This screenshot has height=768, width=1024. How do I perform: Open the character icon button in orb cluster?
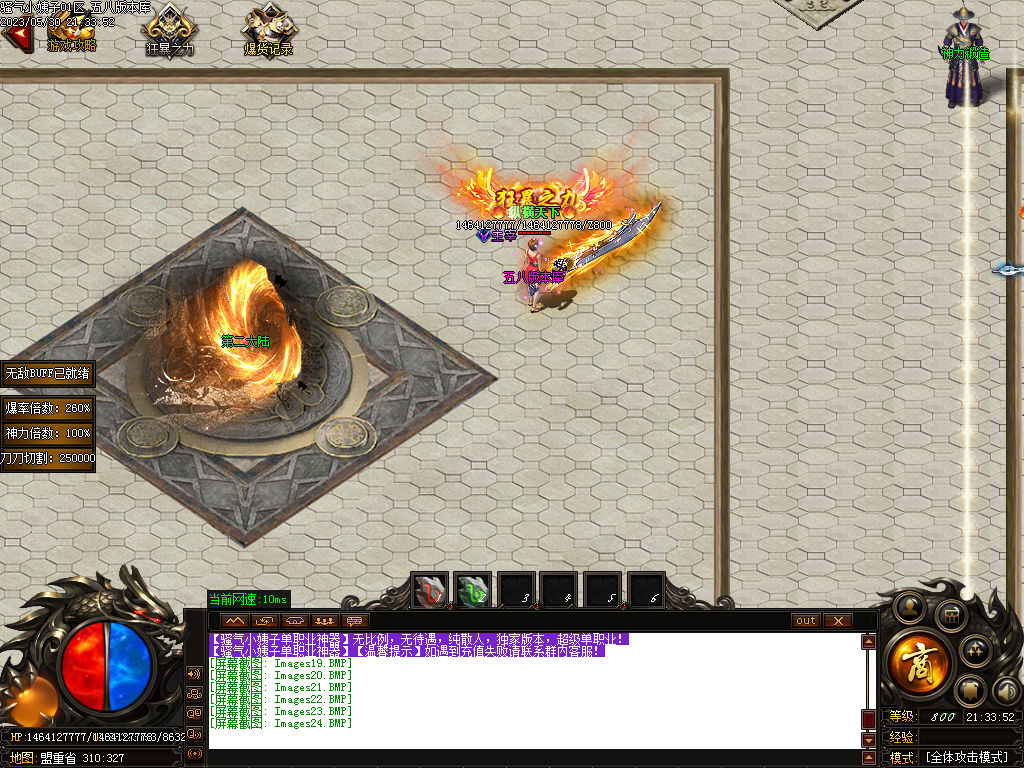[x=909, y=606]
